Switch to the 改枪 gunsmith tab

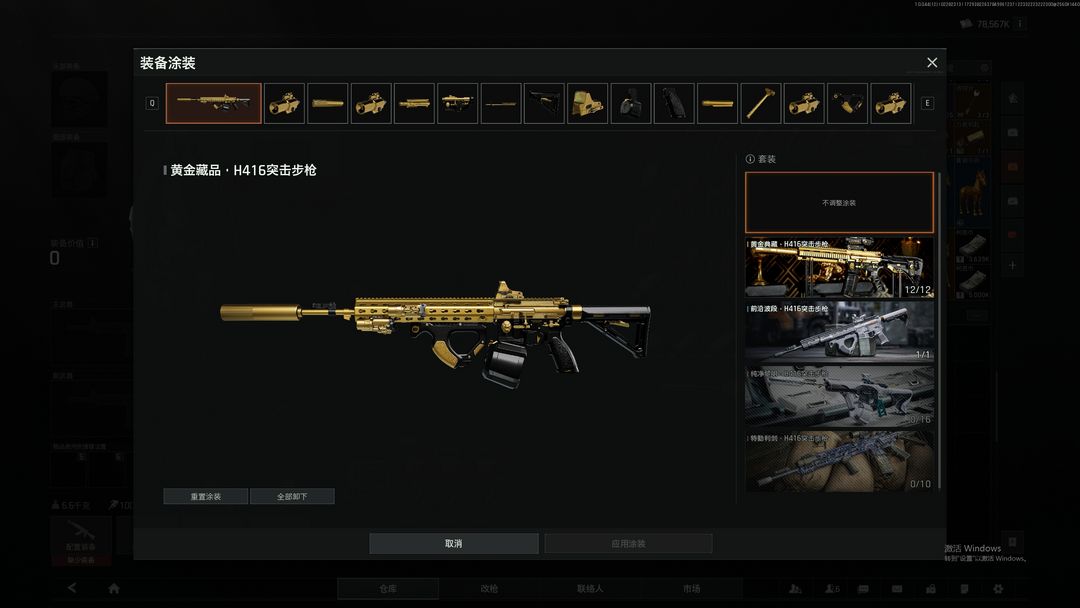(489, 589)
